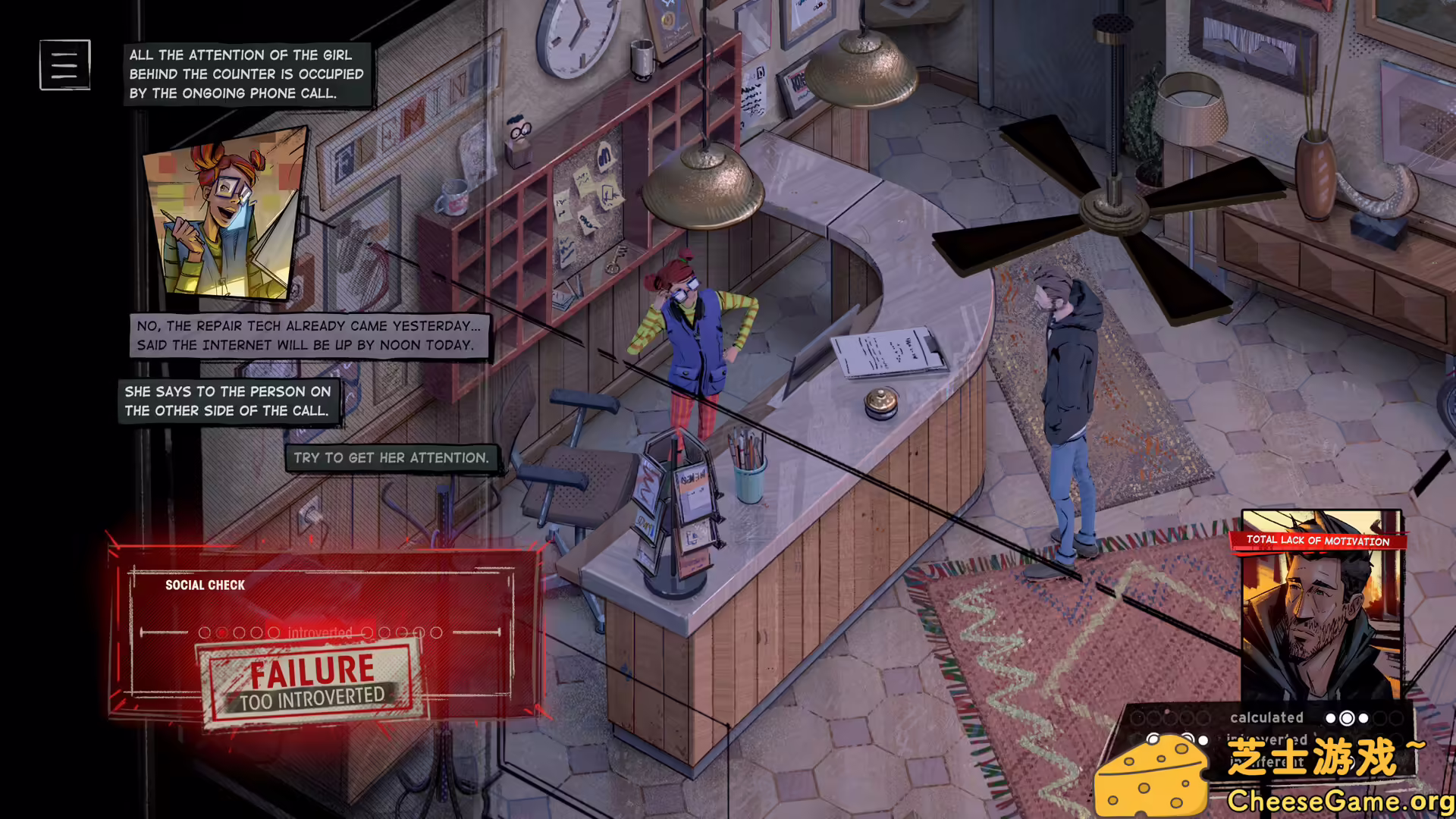Open the hamburger menu in the top-left corner
The image size is (1456, 819).
tap(64, 64)
